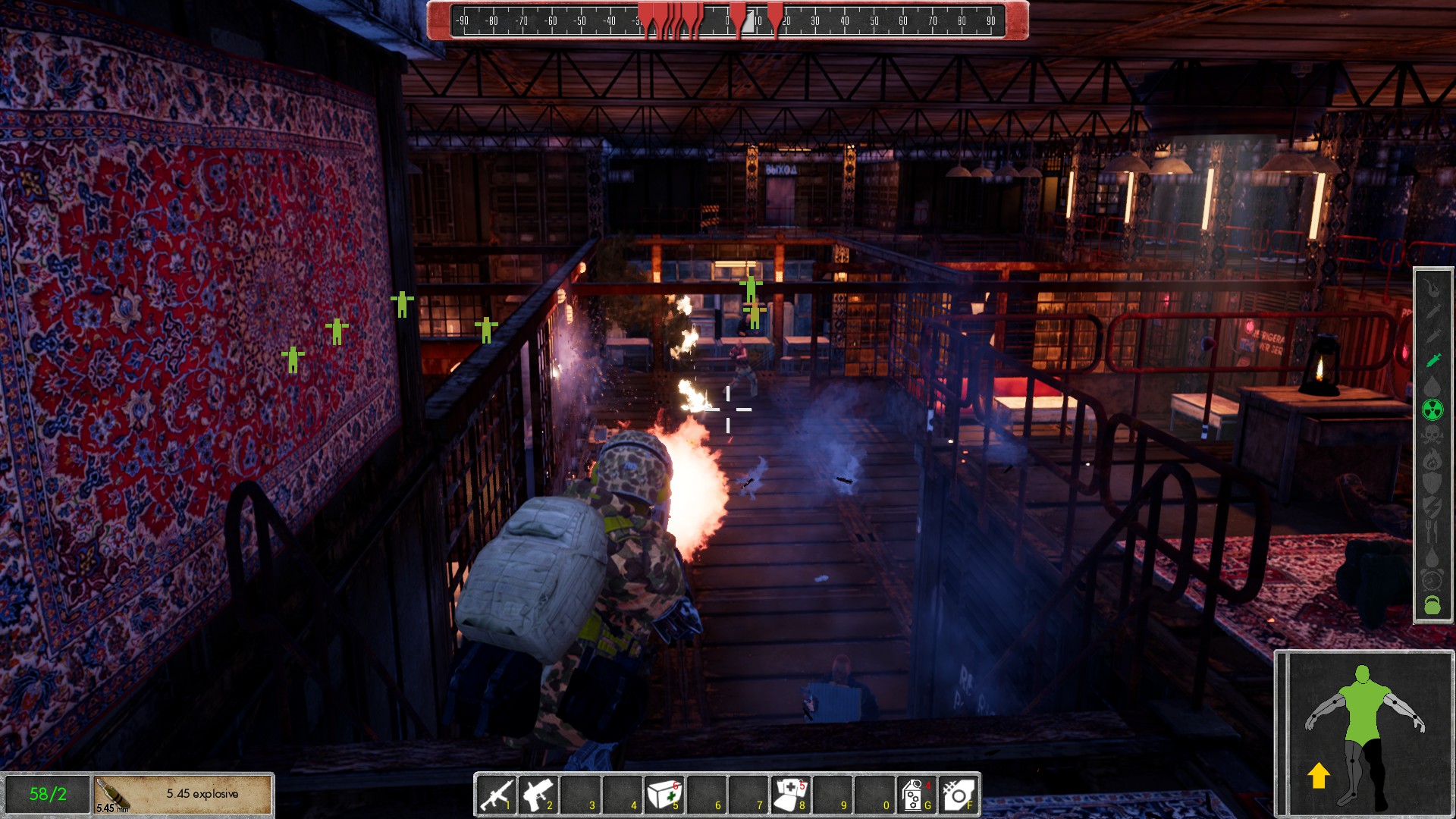The width and height of the screenshot is (1456, 819).
Task: Click the alarm clock status icon
Action: pos(1432,580)
